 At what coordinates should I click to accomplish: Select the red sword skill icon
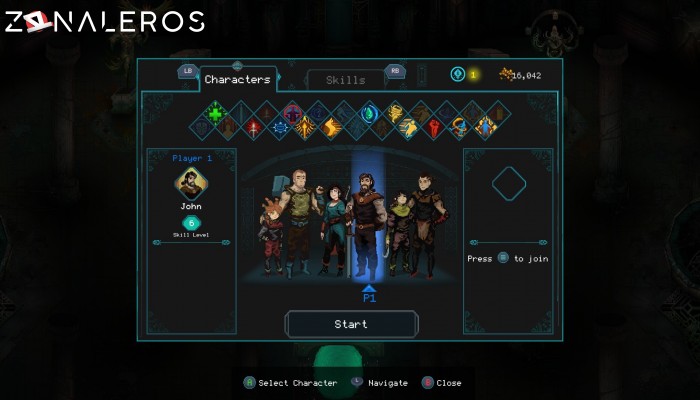(254, 128)
